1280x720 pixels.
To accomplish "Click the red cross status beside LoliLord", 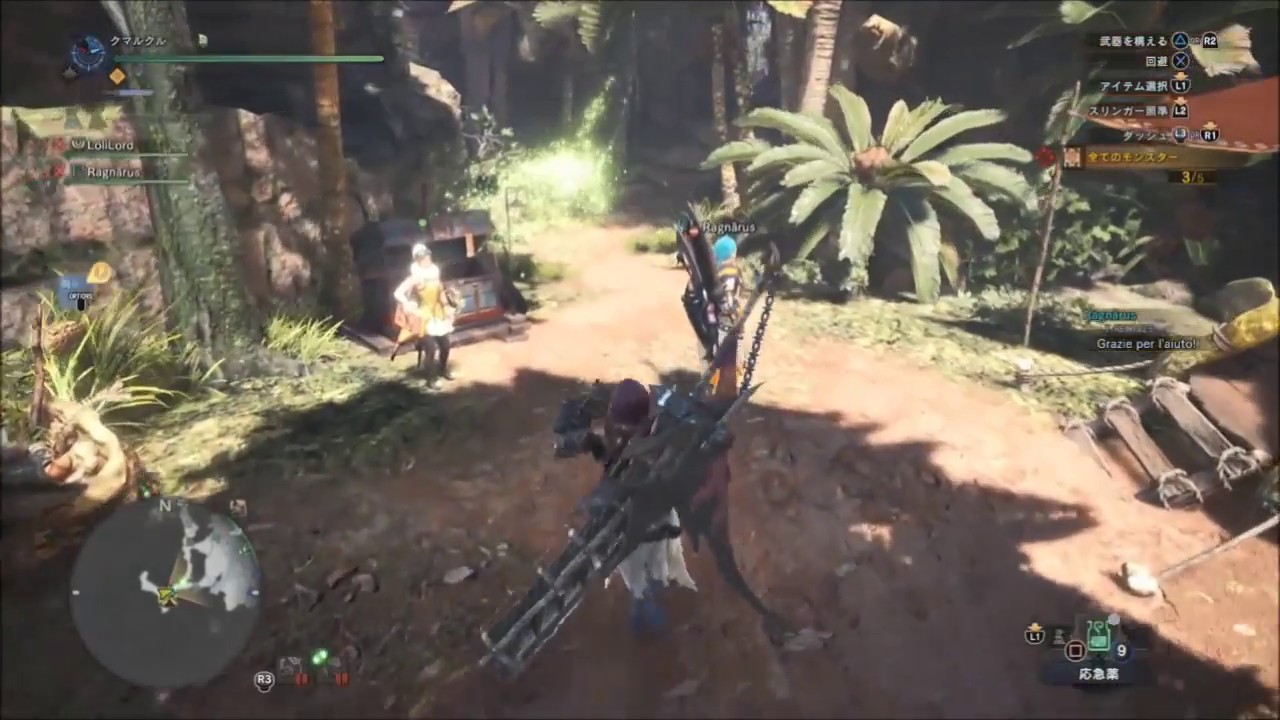I will pyautogui.click(x=60, y=143).
